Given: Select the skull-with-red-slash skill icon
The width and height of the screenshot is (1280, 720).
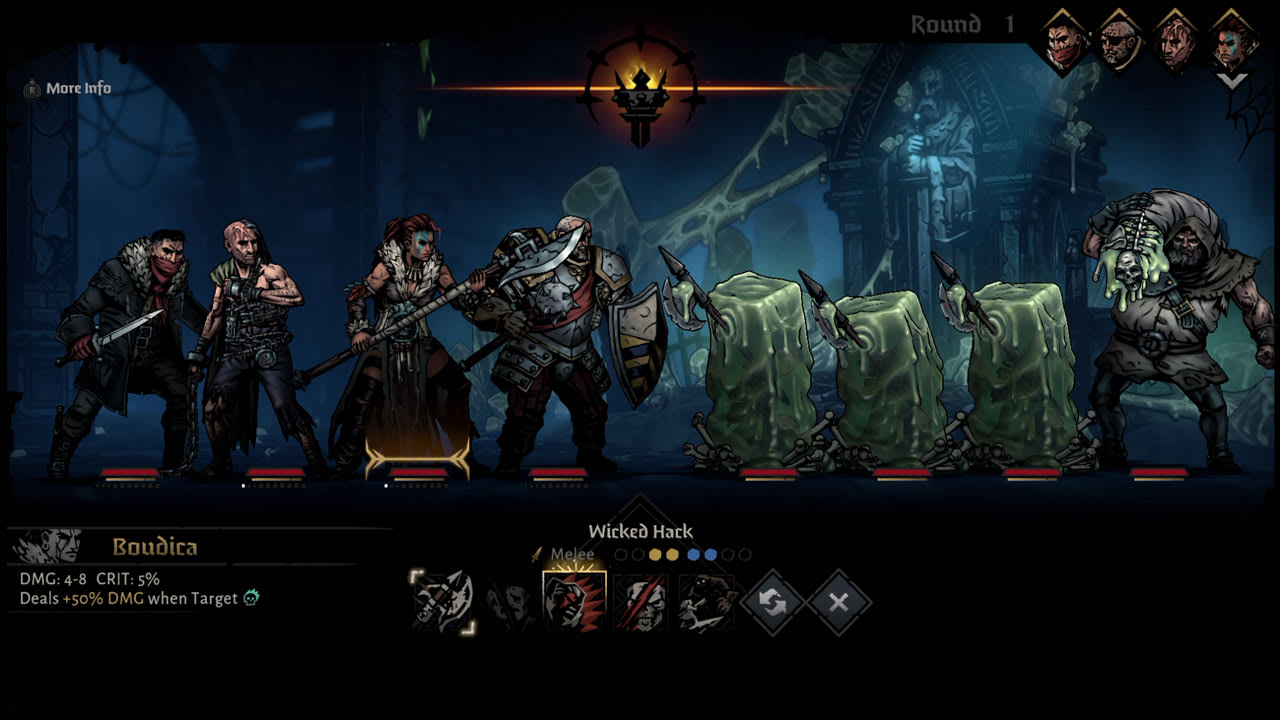Looking at the screenshot, I should click(640, 602).
